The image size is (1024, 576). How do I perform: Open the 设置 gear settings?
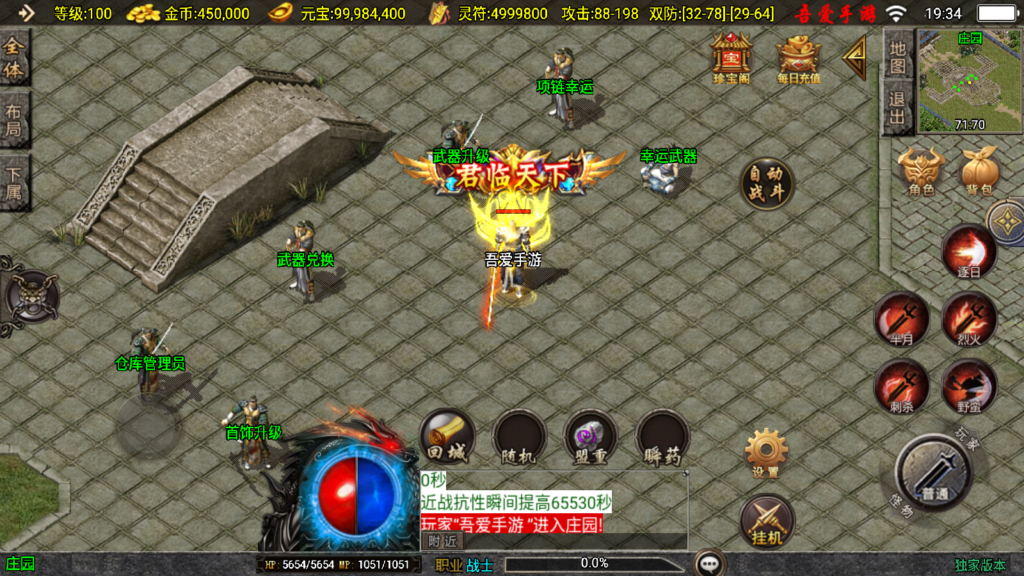(767, 453)
